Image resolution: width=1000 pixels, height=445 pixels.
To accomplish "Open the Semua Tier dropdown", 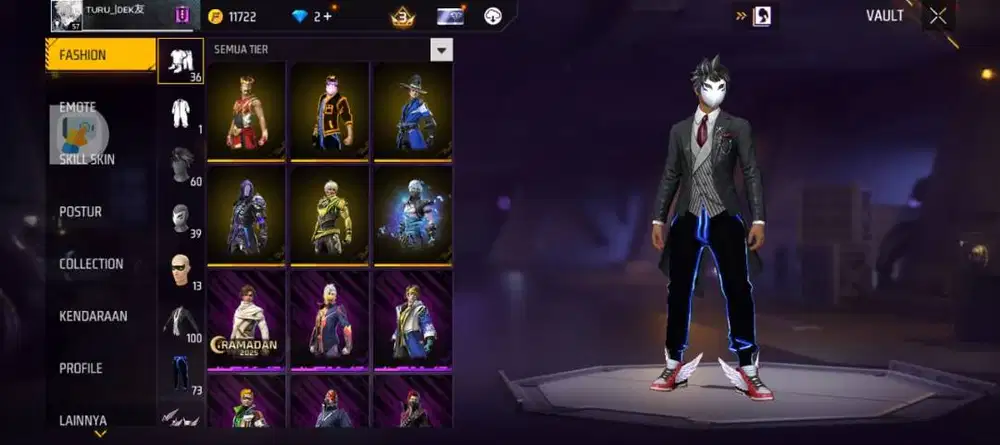I will [441, 50].
